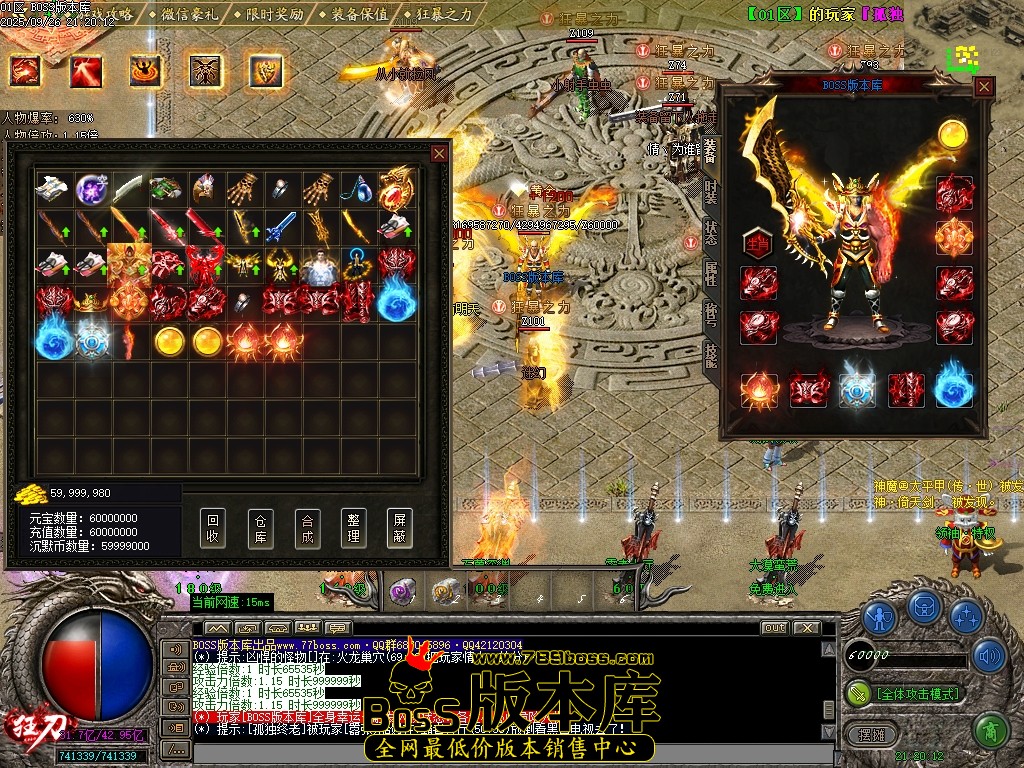Open the 生肖 zodiac button
Screen dimensions: 1024x768
[x=758, y=242]
